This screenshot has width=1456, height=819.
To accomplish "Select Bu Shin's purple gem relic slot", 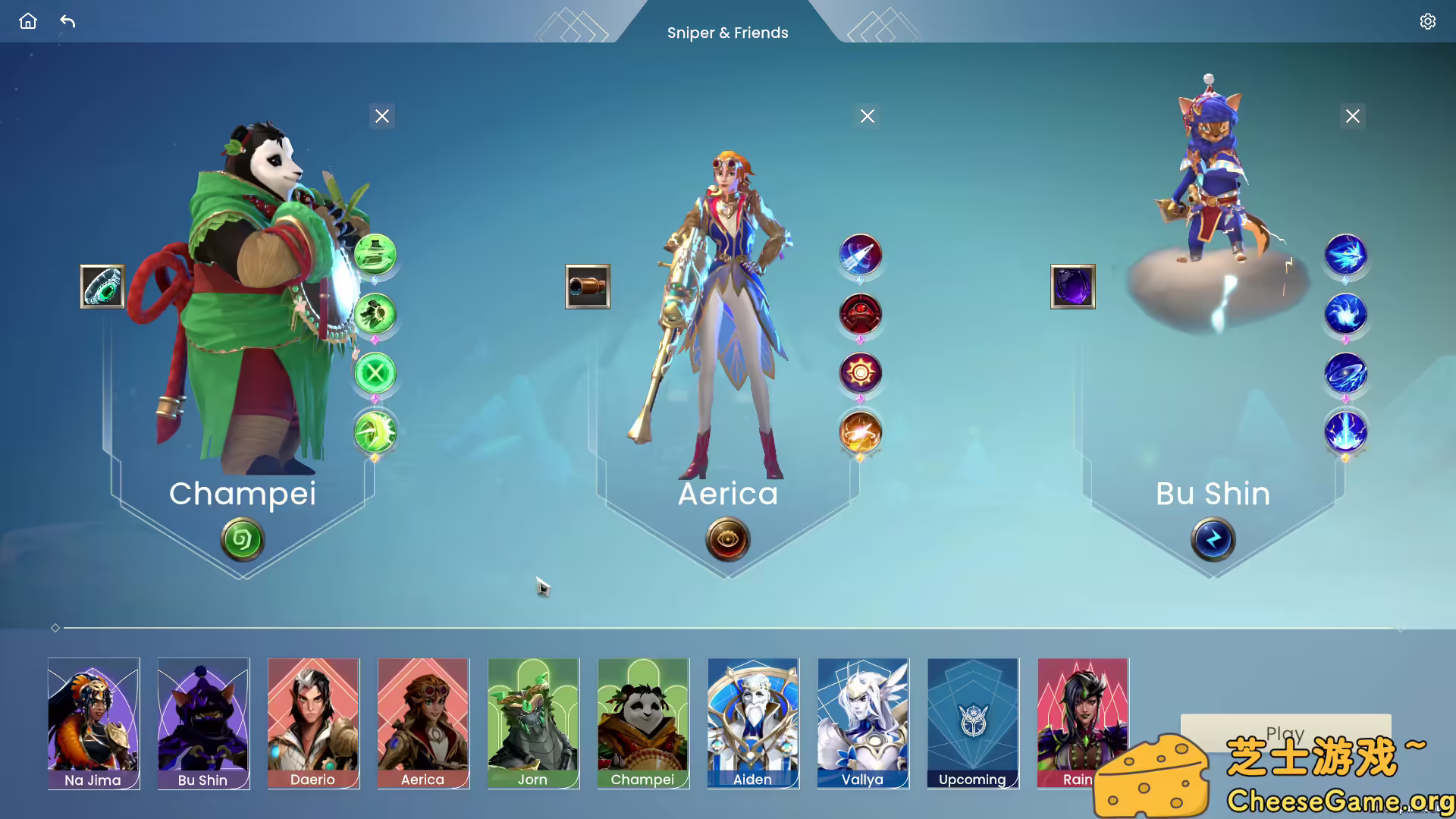I will pyautogui.click(x=1073, y=287).
